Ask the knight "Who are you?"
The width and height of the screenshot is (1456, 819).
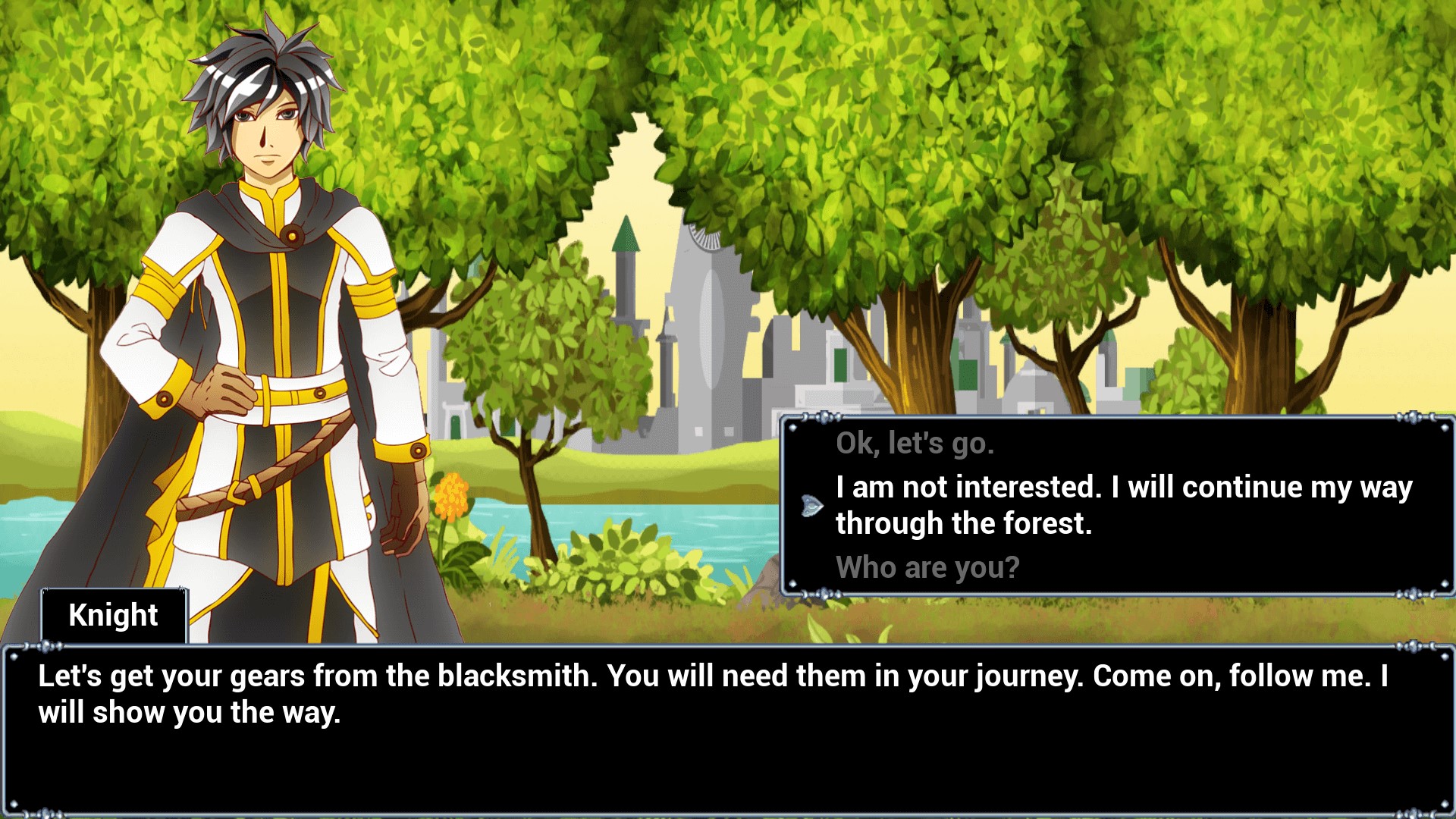927,567
